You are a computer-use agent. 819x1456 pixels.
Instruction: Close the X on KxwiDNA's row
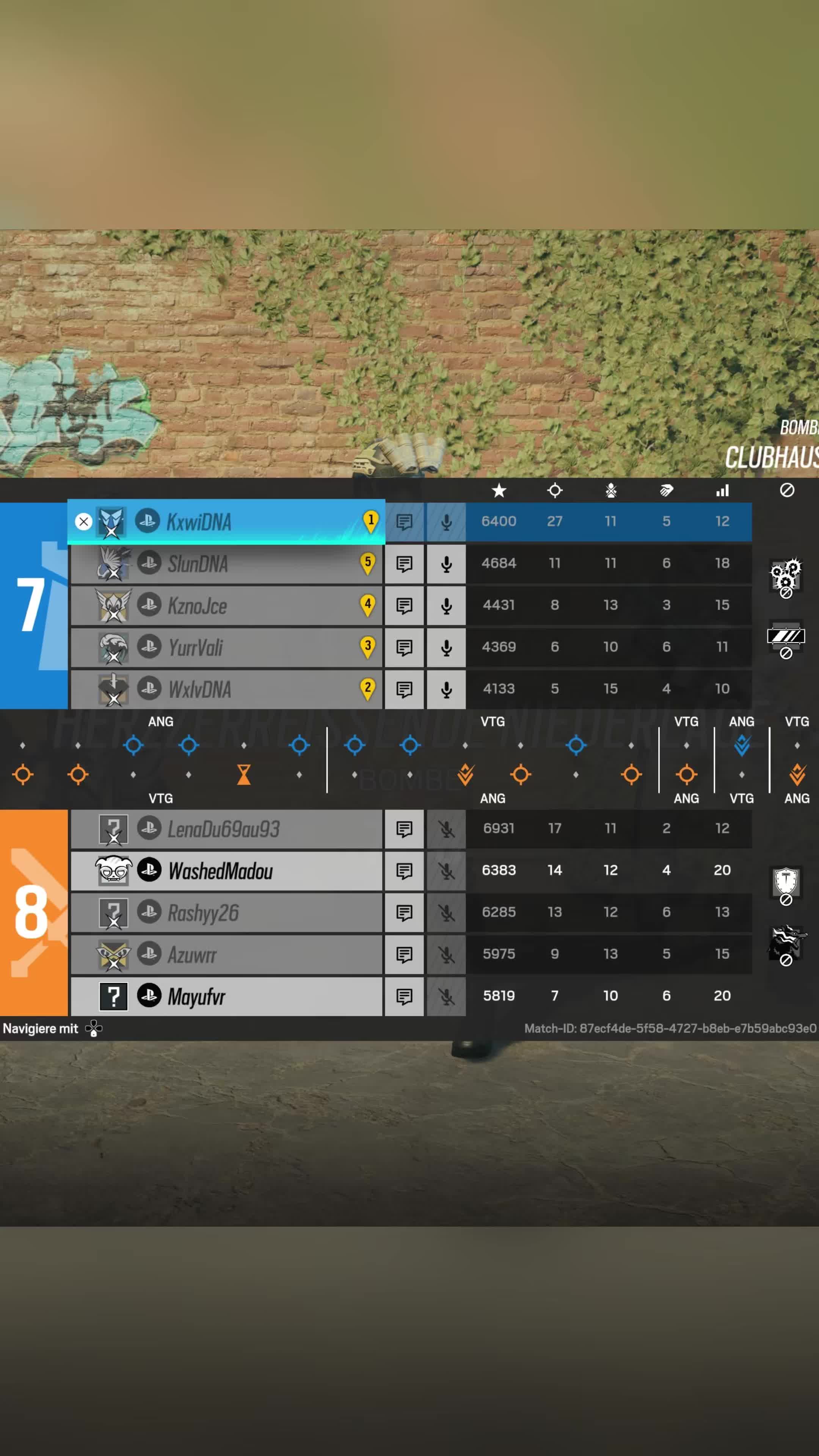pyautogui.click(x=84, y=522)
